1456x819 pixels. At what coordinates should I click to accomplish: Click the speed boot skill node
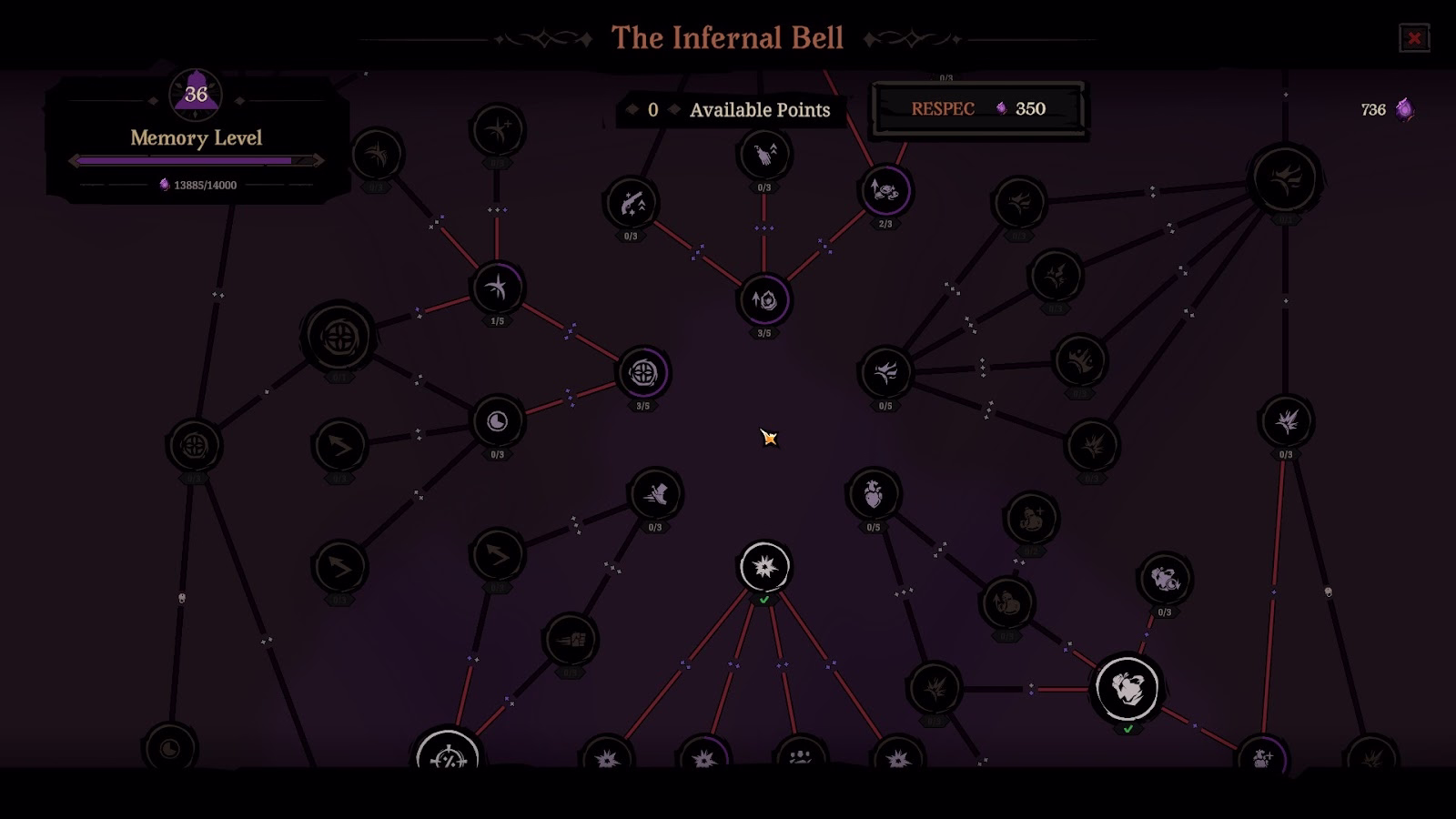[x=657, y=494]
